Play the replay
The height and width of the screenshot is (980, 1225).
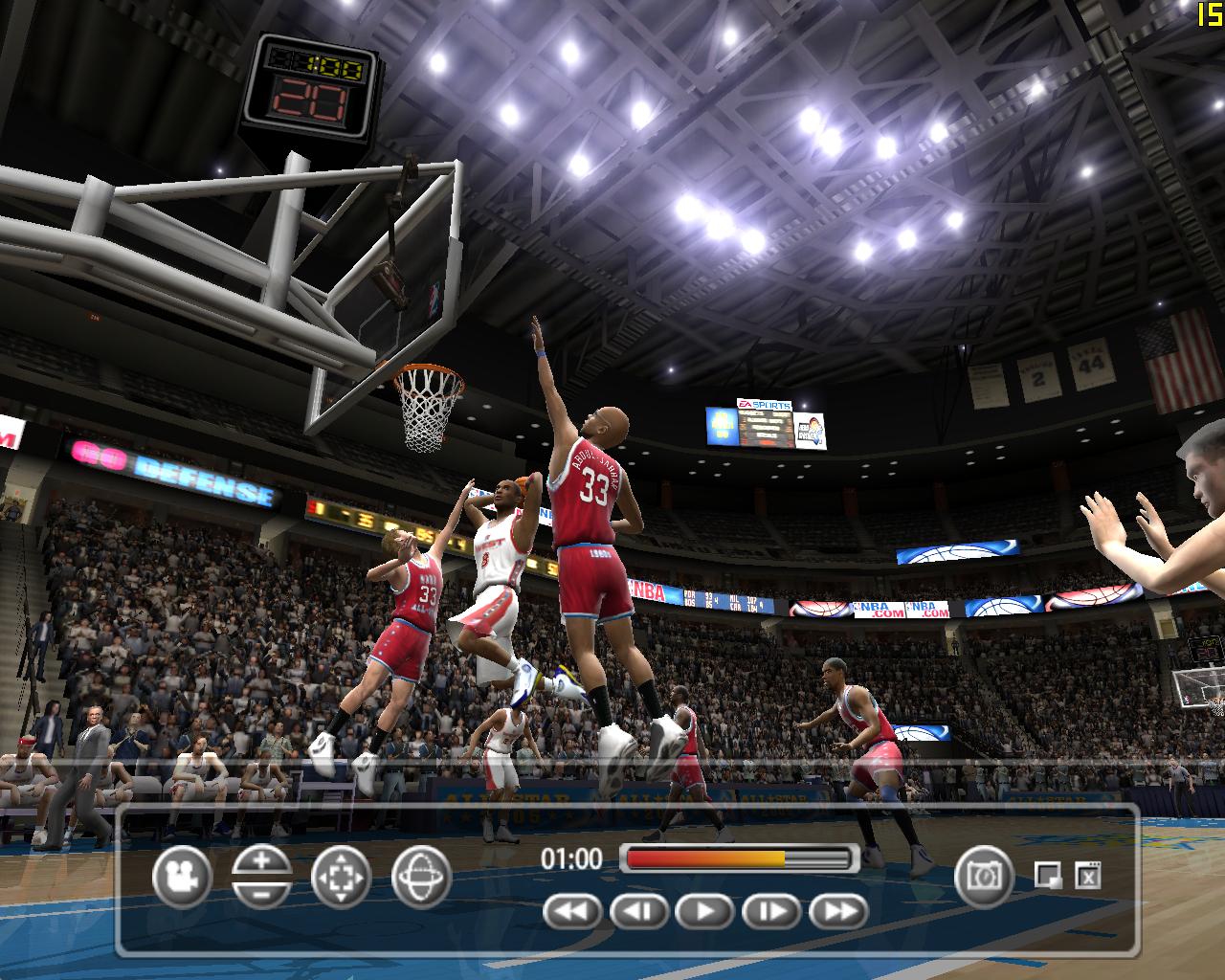tap(705, 911)
